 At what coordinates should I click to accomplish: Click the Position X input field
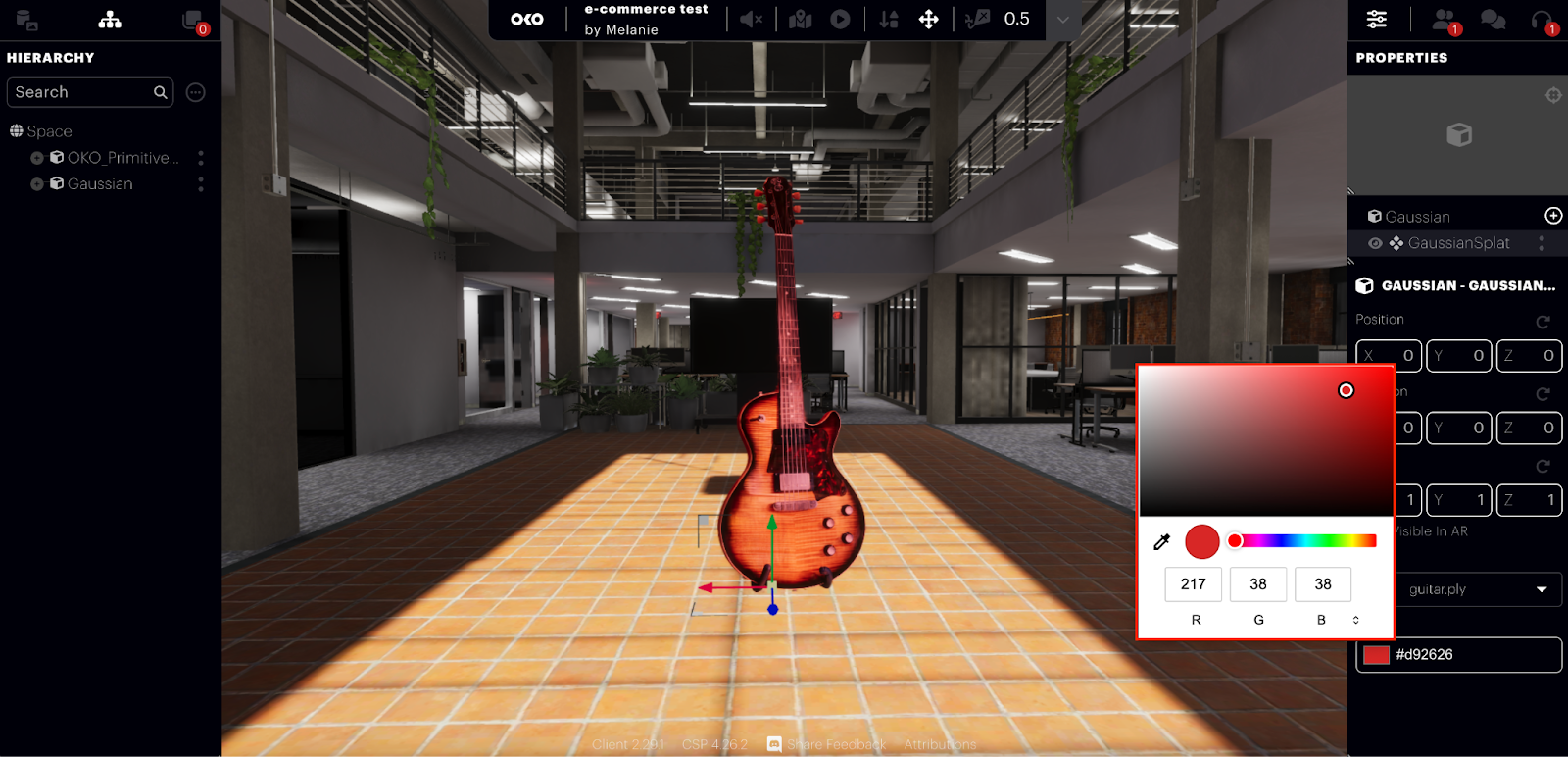[1389, 356]
